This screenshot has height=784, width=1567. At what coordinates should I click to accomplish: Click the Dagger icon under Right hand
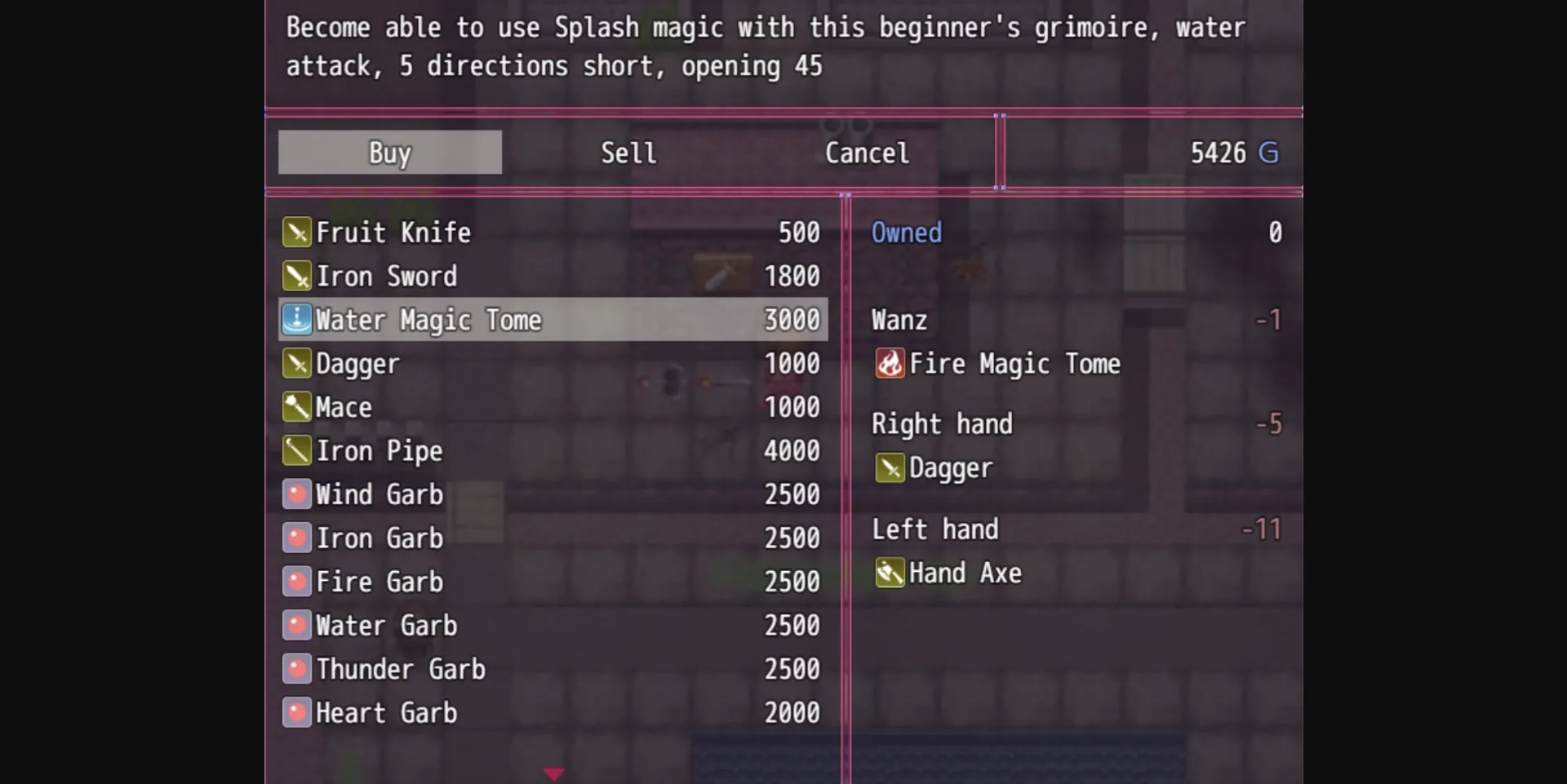[891, 468]
